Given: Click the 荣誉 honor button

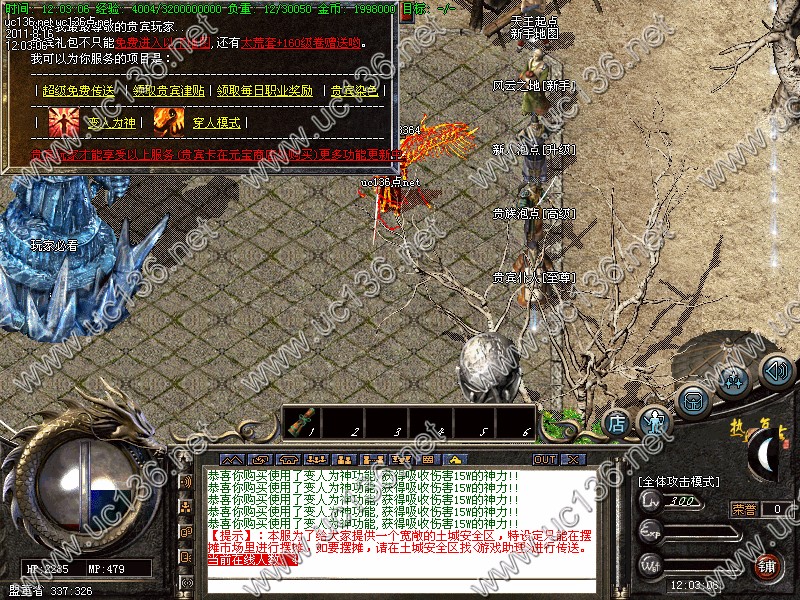Looking at the screenshot, I should click(744, 509).
